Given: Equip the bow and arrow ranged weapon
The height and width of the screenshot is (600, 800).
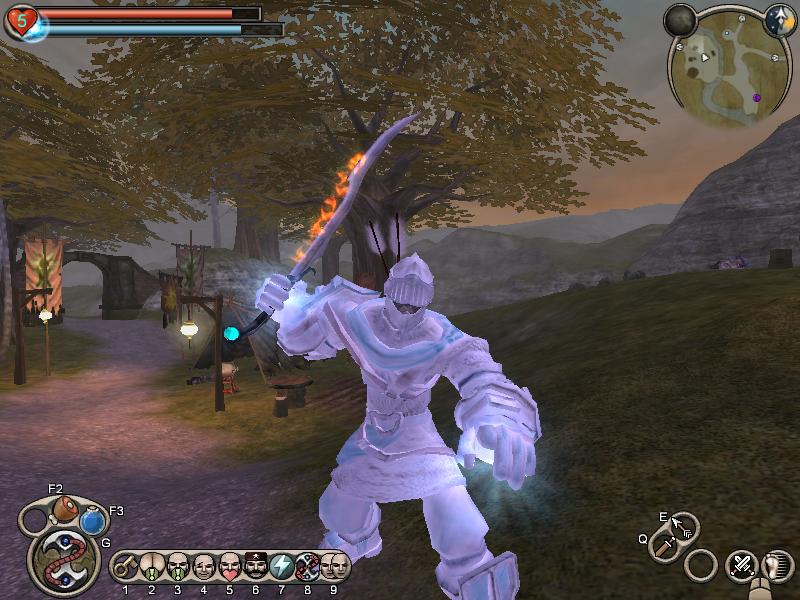Looking at the screenshot, I should 683,525.
